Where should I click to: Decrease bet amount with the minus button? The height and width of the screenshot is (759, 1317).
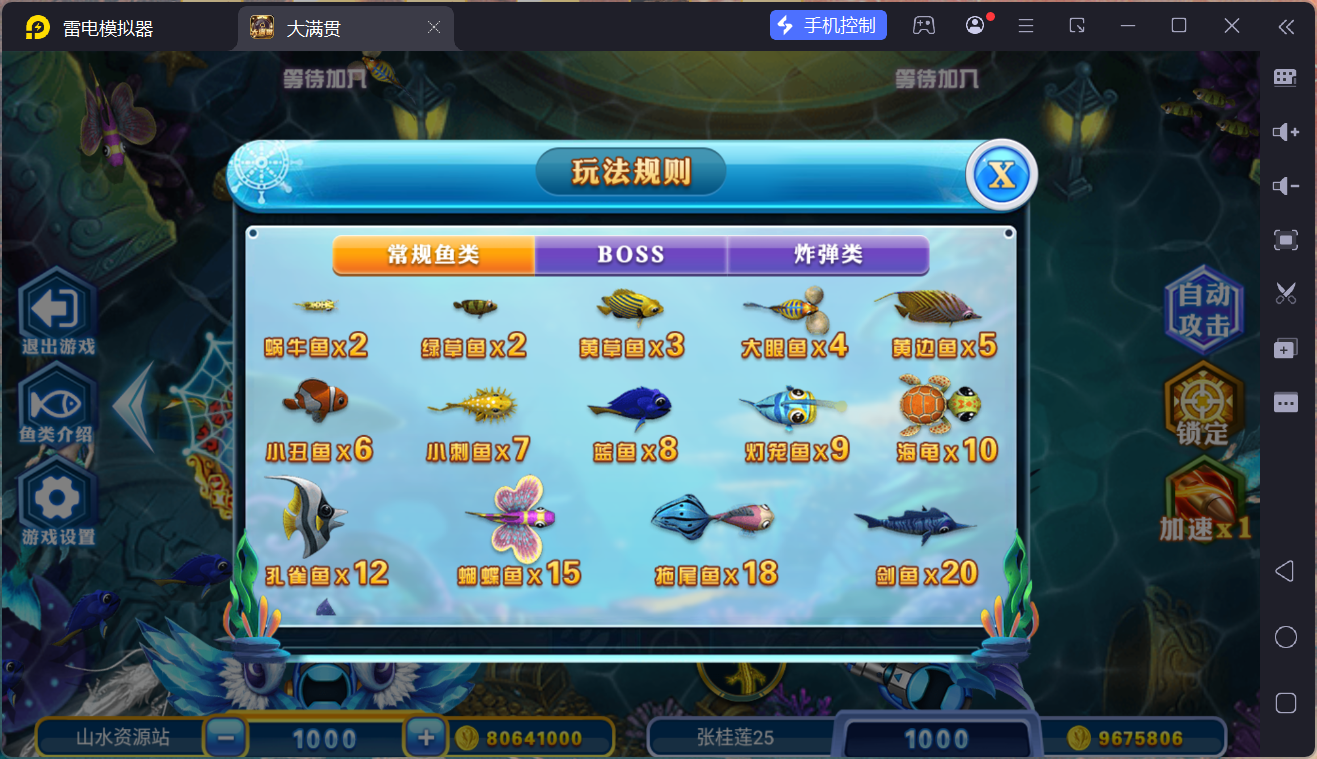[226, 737]
